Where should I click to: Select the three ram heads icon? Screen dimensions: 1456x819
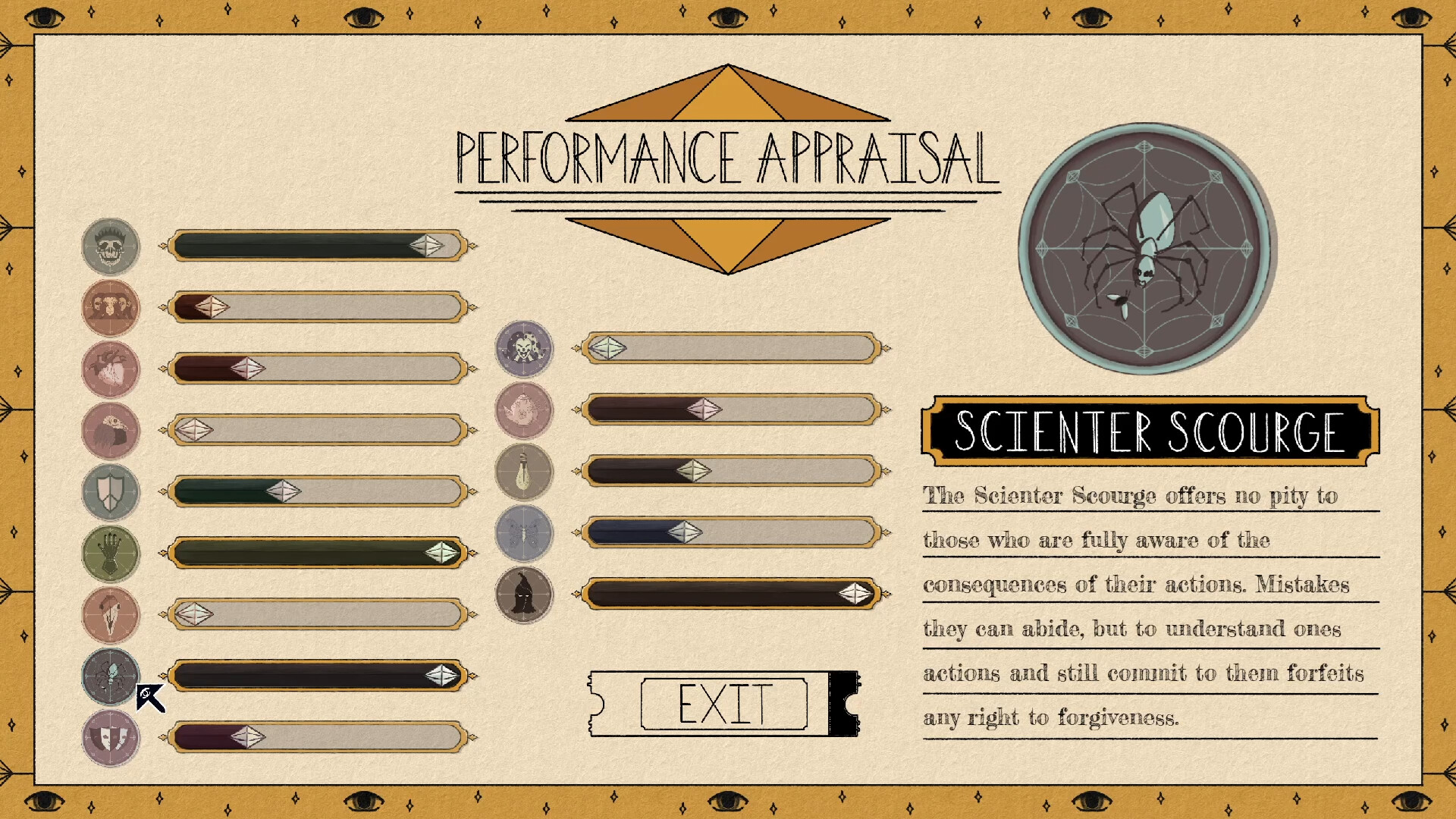pyautogui.click(x=110, y=308)
